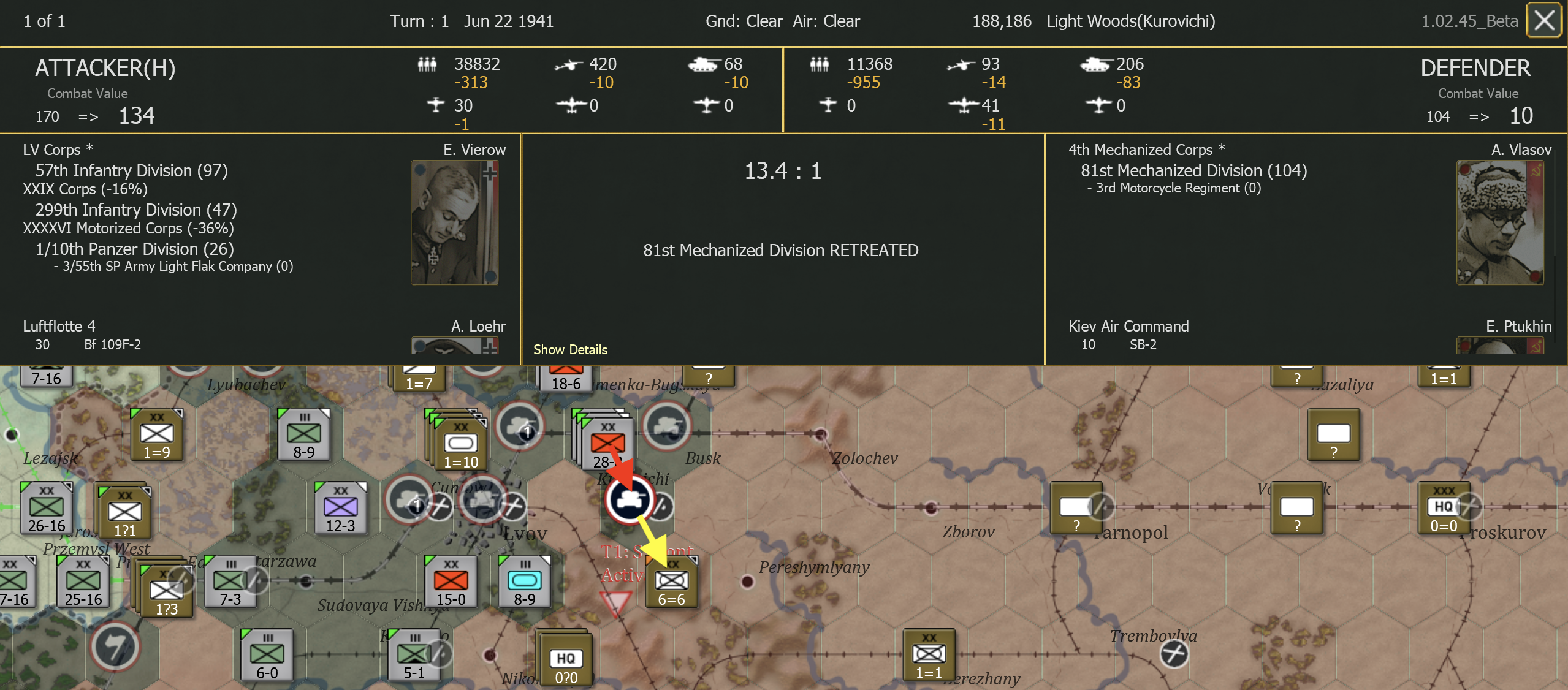The image size is (1568, 690).
Task: Select 57th Infantry Division in attacker list
Action: 132,170
